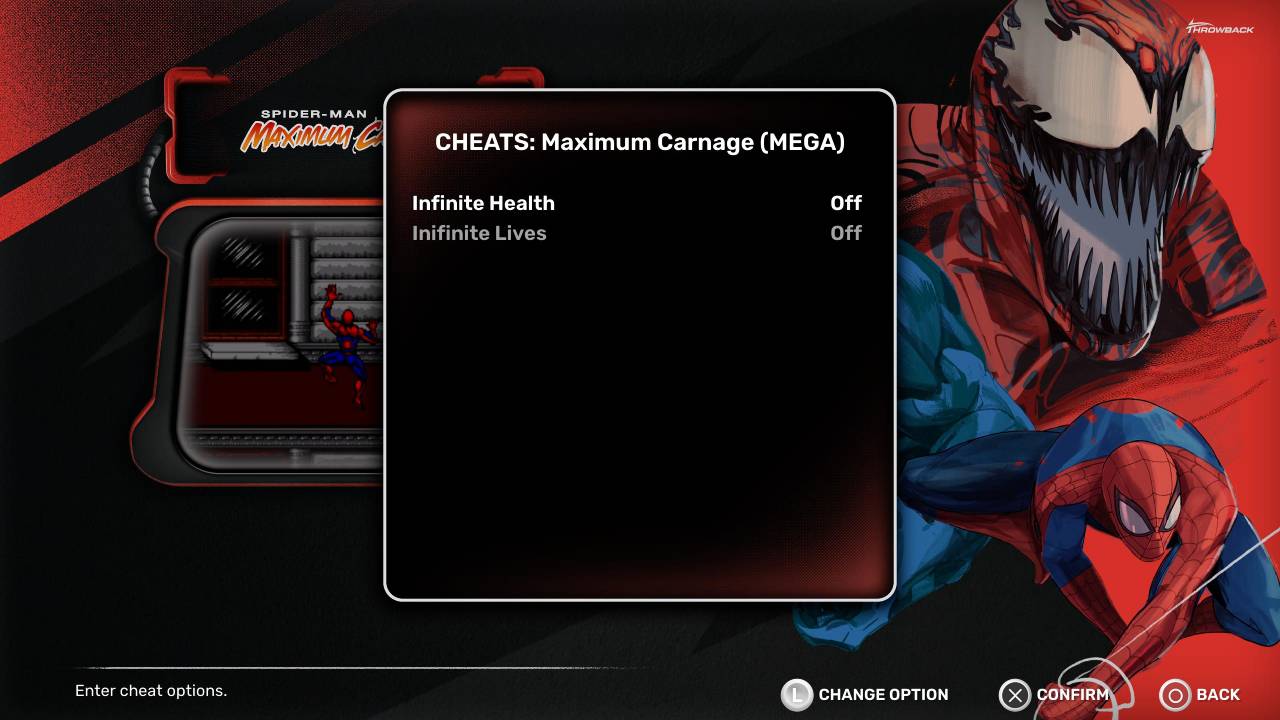Click the L button prompt icon
Image resolution: width=1280 pixels, height=720 pixels.
pyautogui.click(x=798, y=694)
